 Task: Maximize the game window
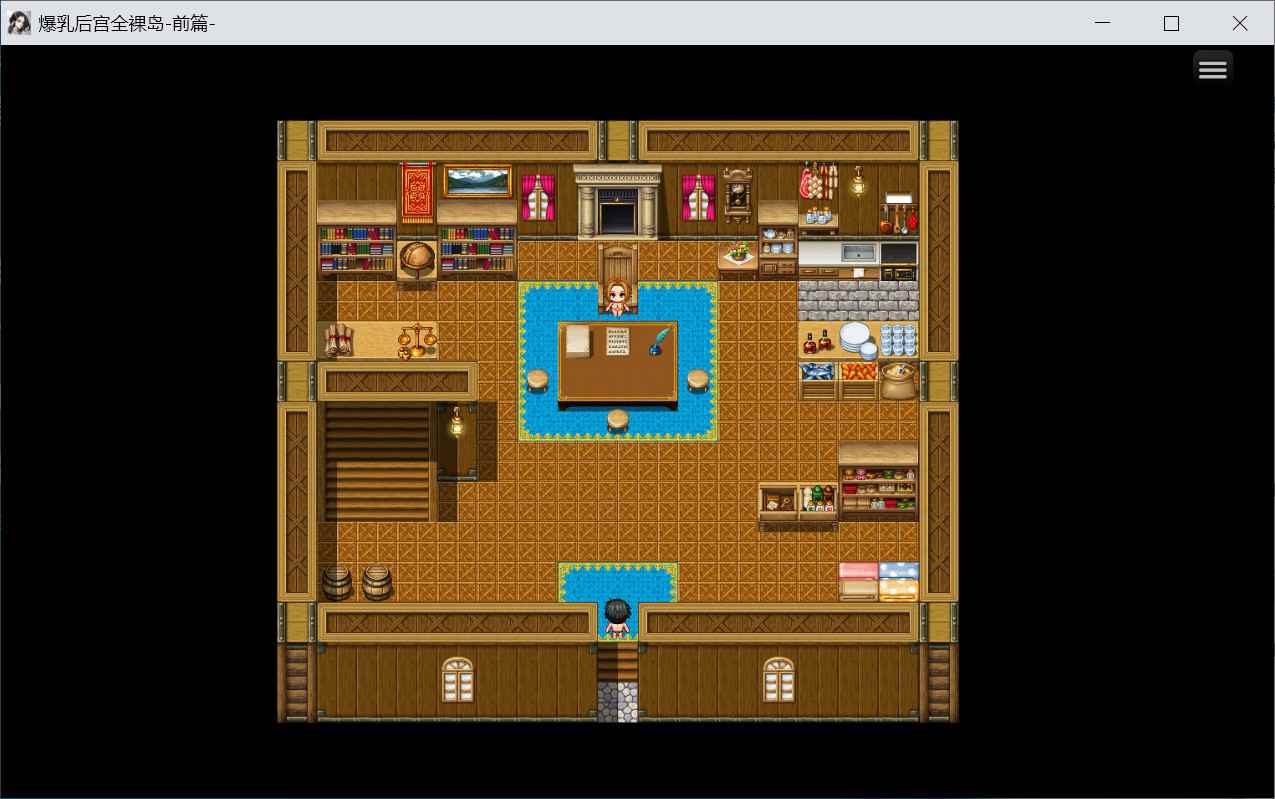click(1171, 23)
